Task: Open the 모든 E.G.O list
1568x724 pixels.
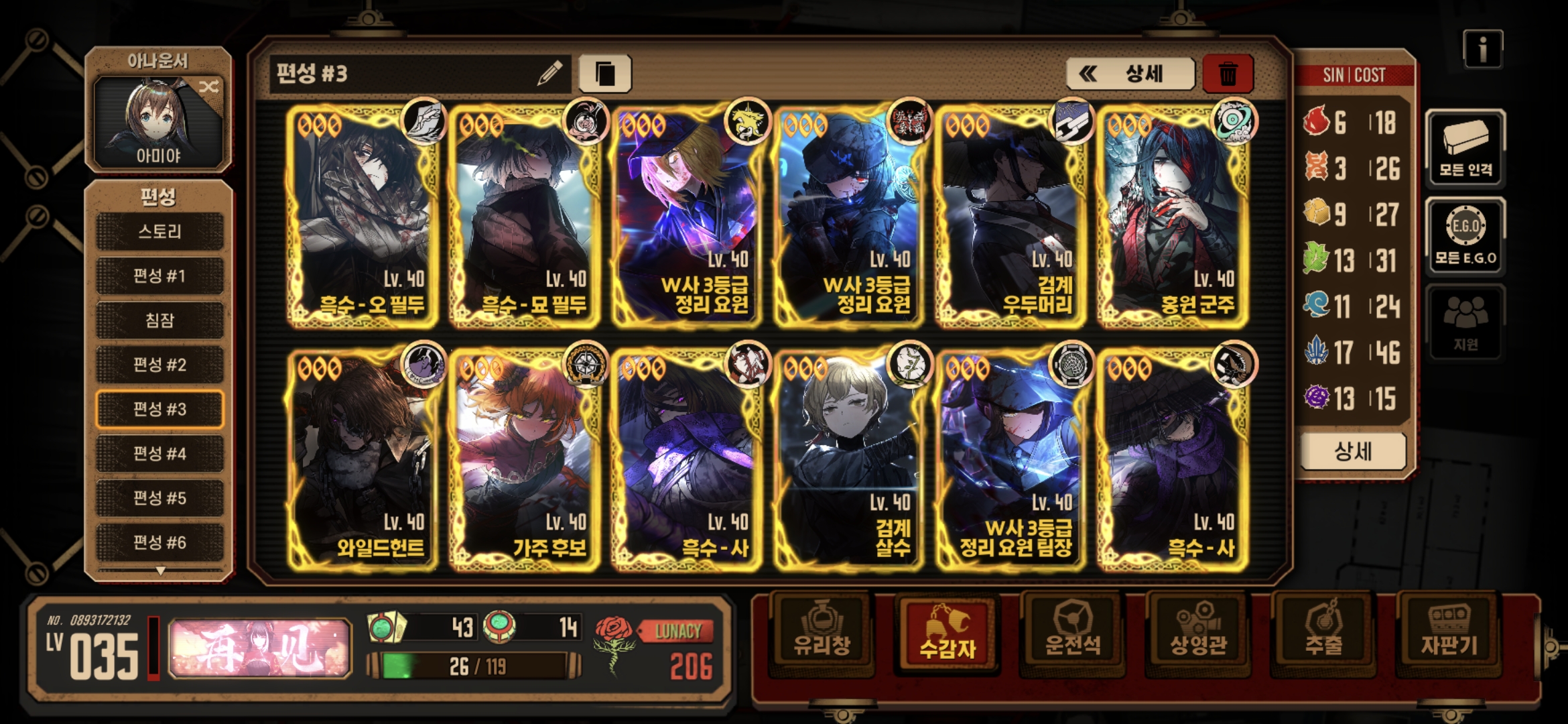Action: click(x=1465, y=236)
